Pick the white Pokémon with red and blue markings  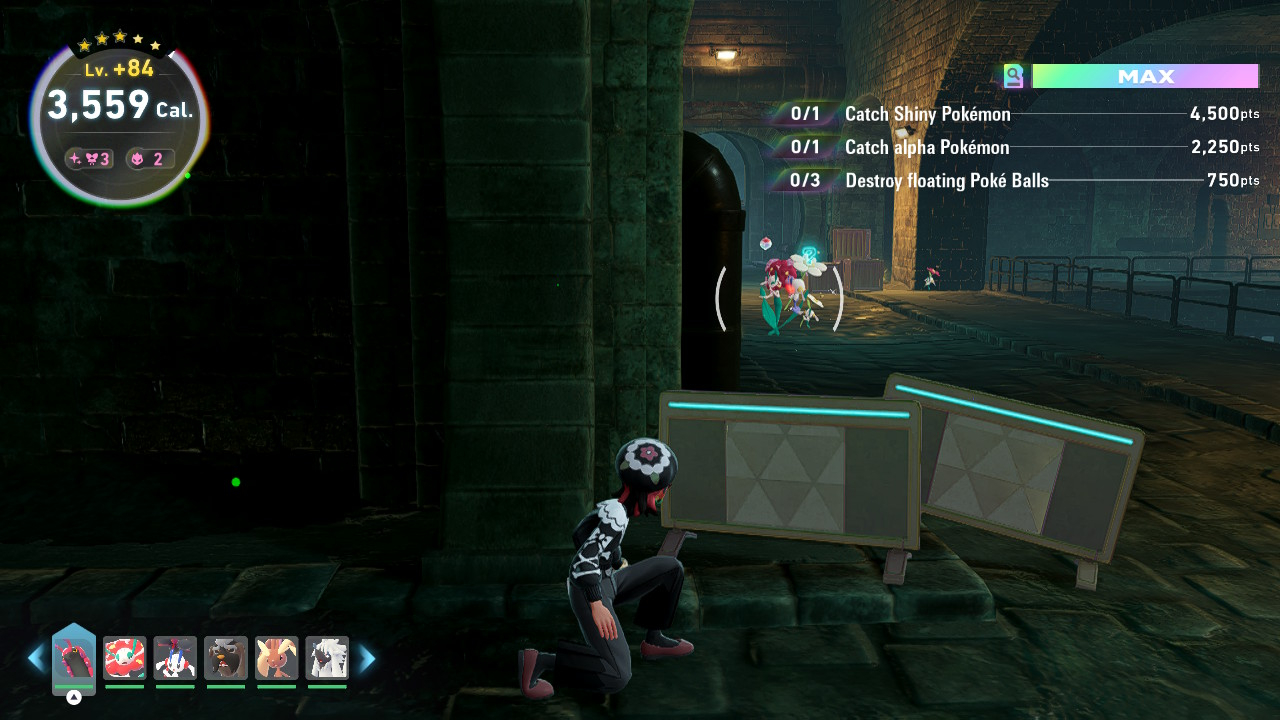pos(175,658)
